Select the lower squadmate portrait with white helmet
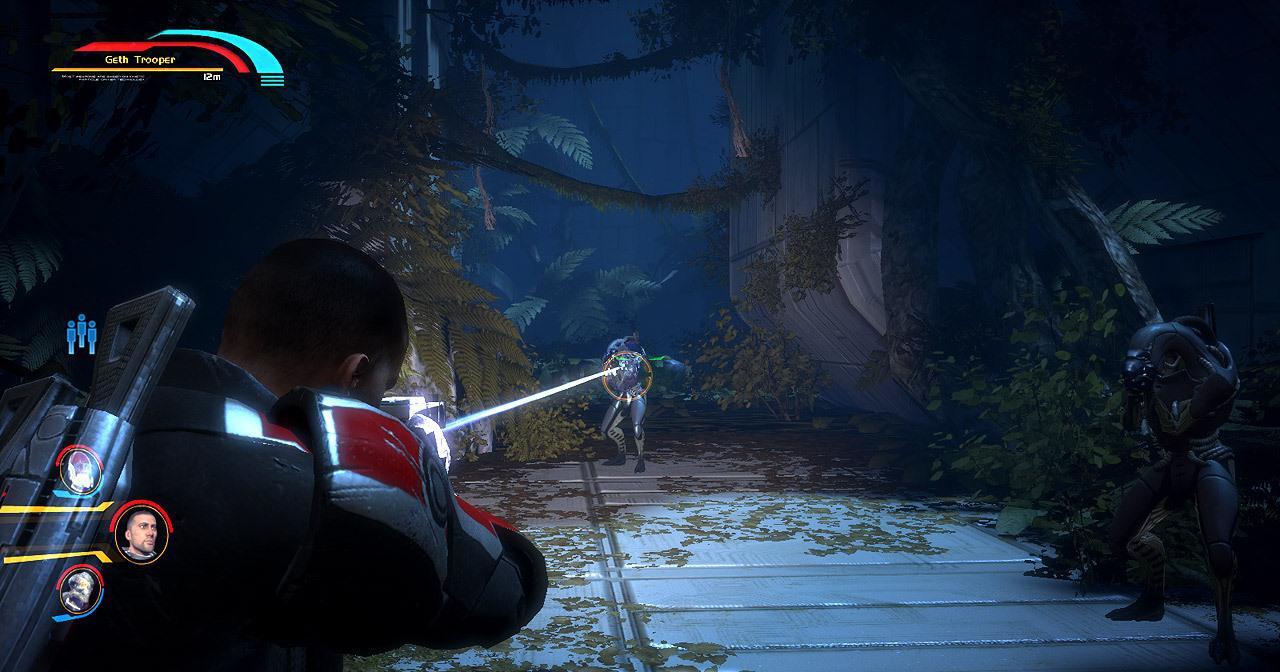Screen dimensions: 1280x672 [79, 589]
